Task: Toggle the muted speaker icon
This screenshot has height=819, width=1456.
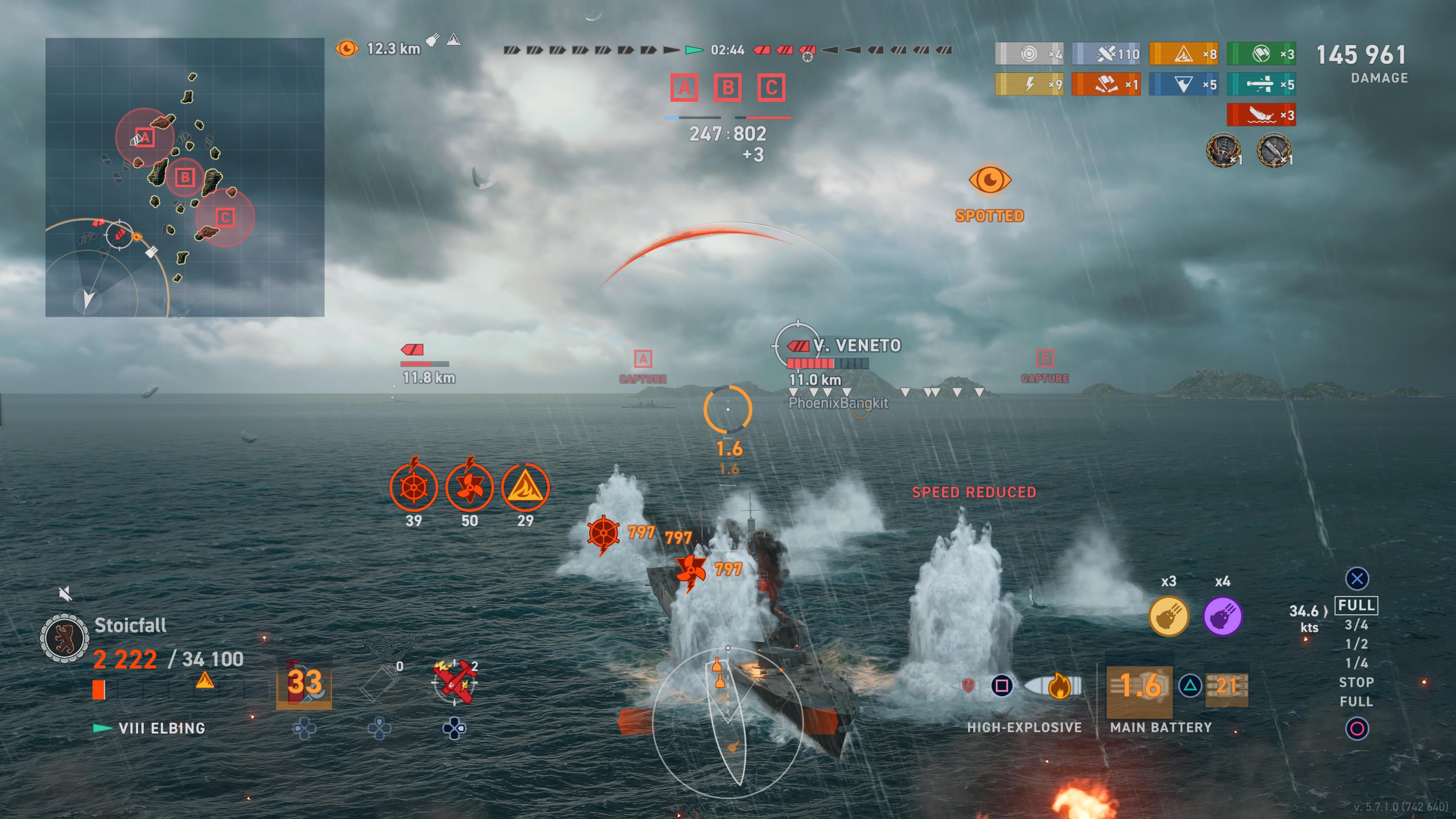Action: (65, 593)
